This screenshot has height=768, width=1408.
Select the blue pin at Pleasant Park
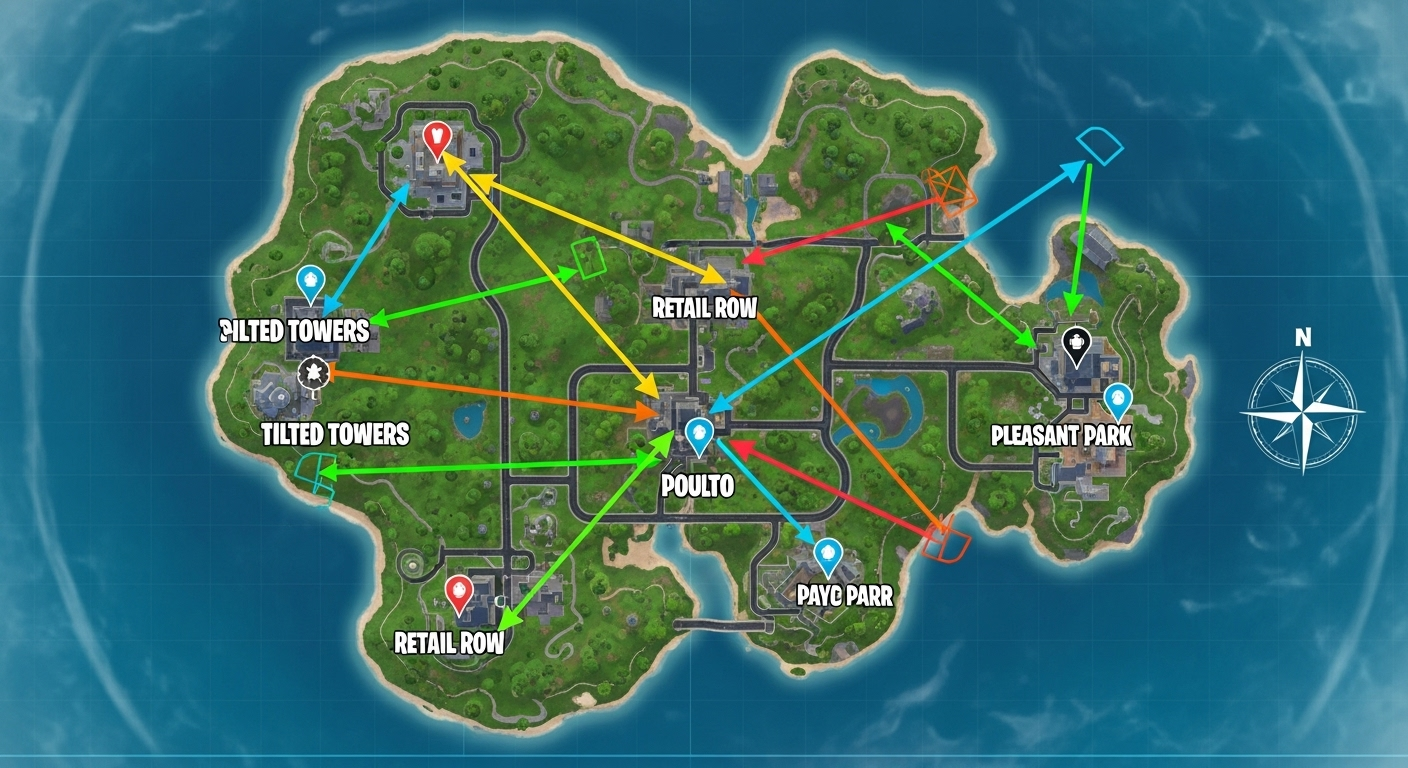[x=1121, y=397]
